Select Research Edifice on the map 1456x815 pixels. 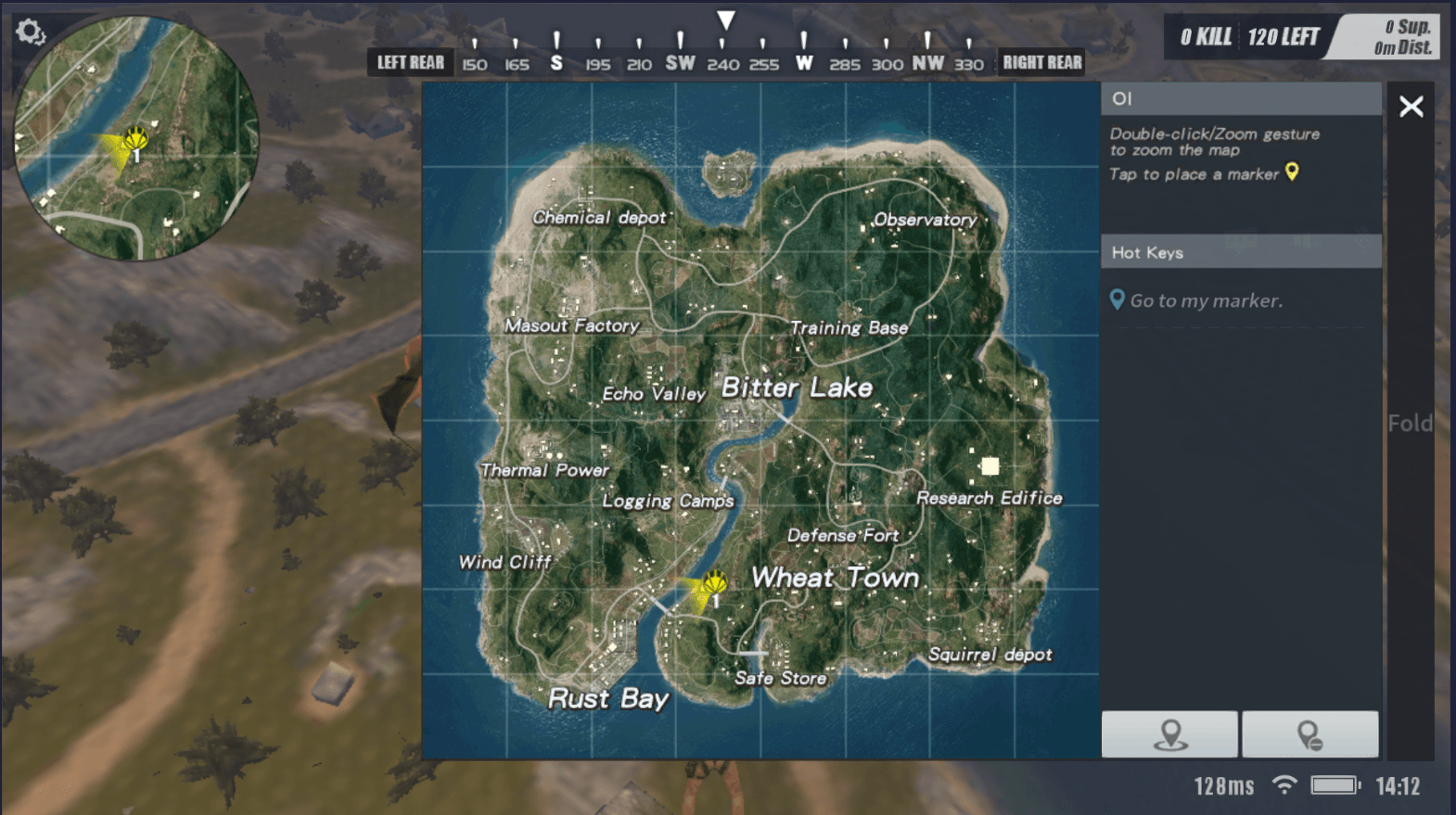989,498
